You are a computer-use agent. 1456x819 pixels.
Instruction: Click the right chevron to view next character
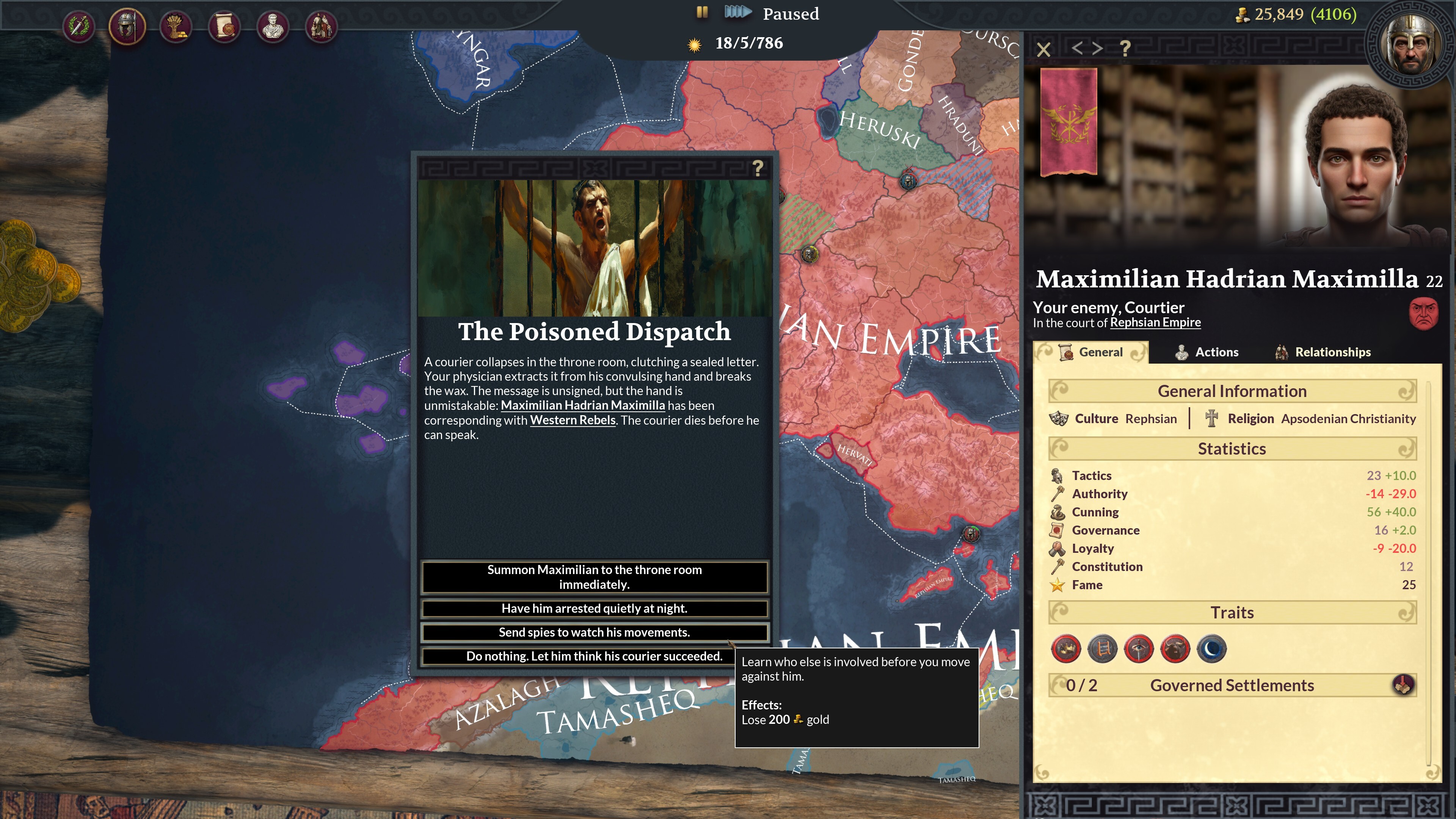coord(1097,50)
